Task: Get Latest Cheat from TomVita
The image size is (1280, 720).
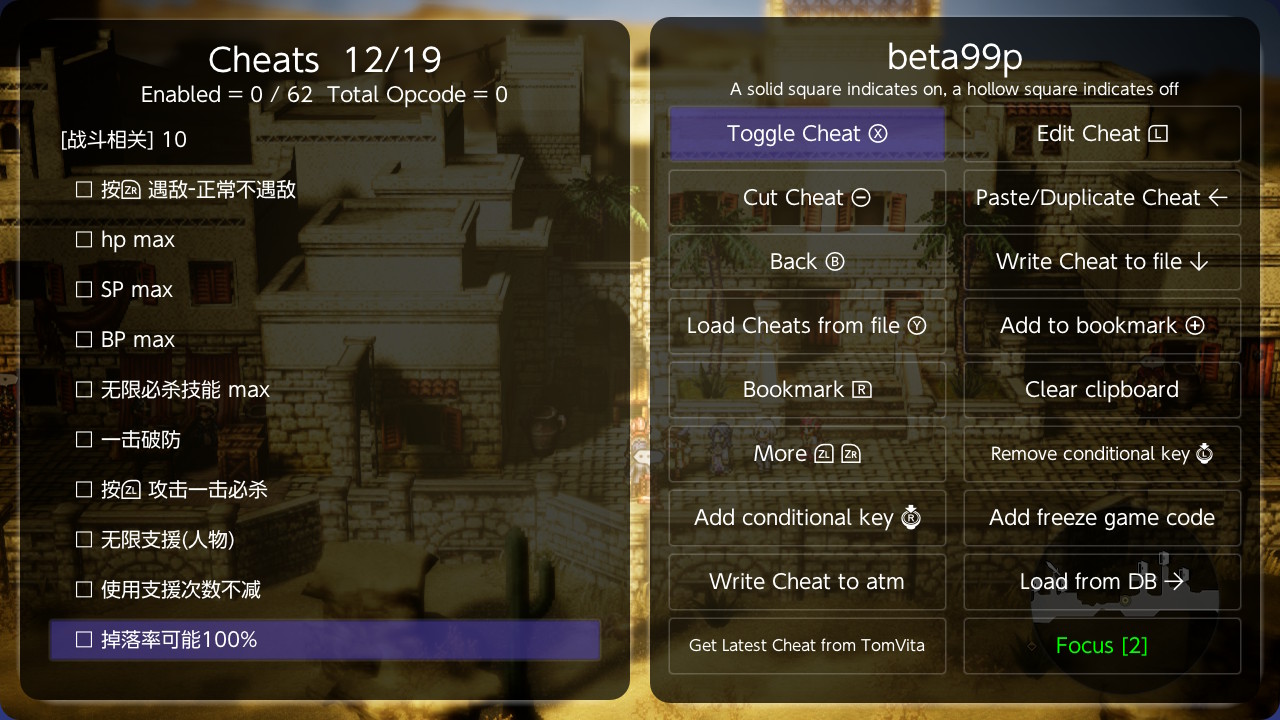Action: click(x=807, y=645)
